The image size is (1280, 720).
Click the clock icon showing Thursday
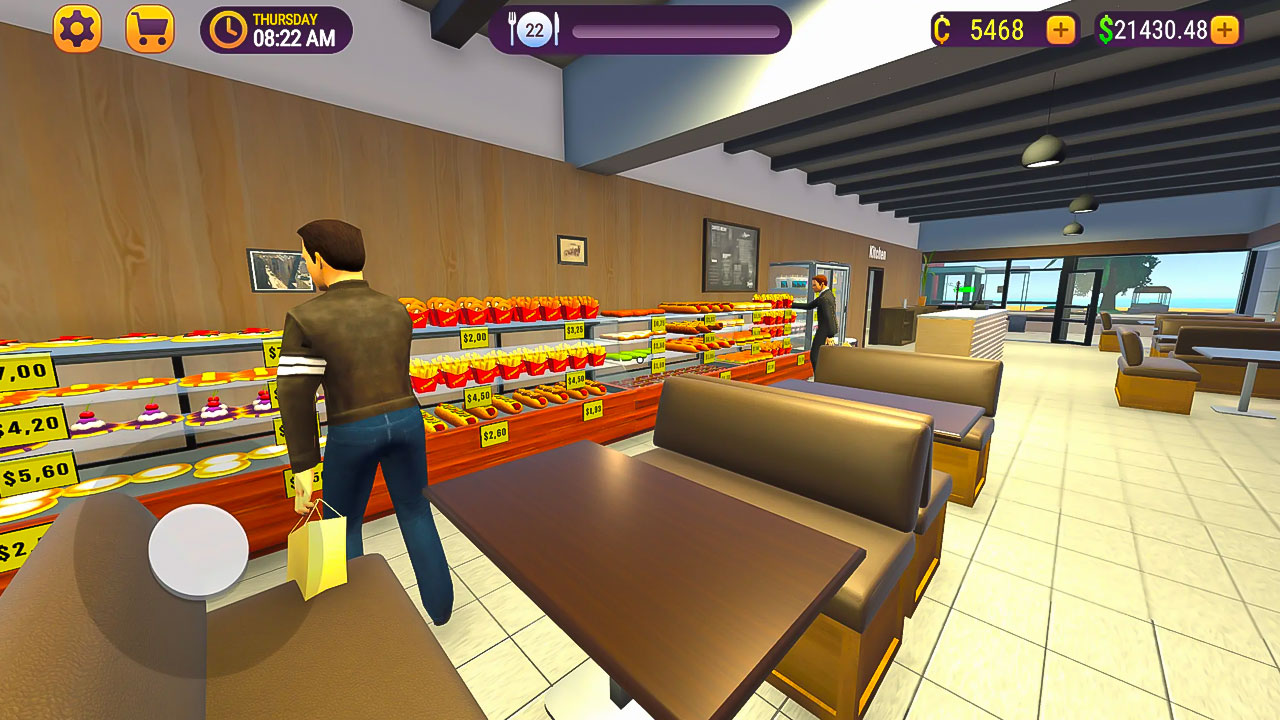[x=229, y=30]
